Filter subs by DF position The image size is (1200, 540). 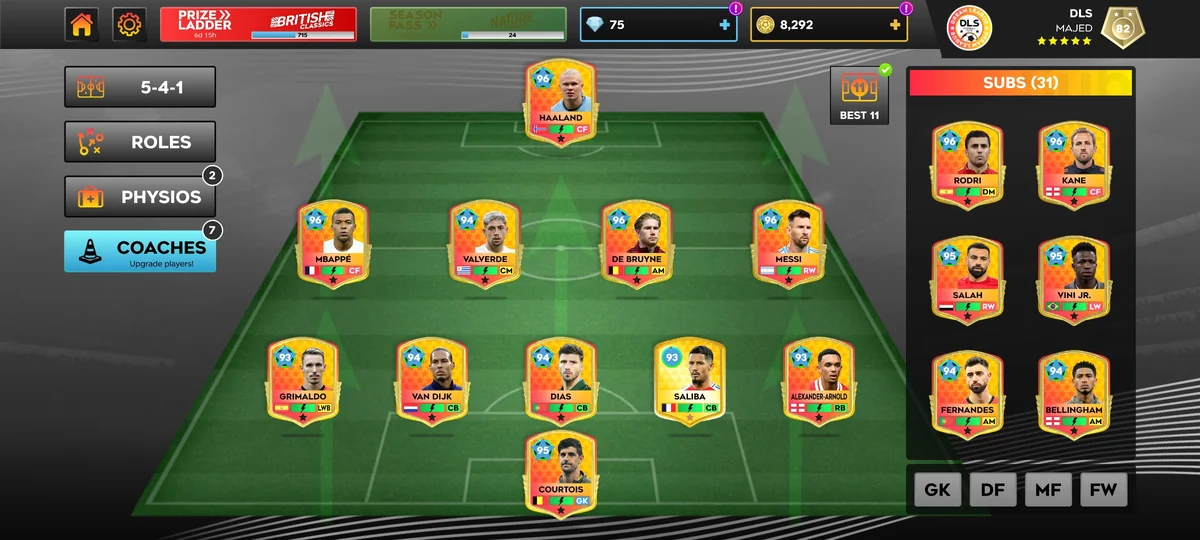coord(993,490)
